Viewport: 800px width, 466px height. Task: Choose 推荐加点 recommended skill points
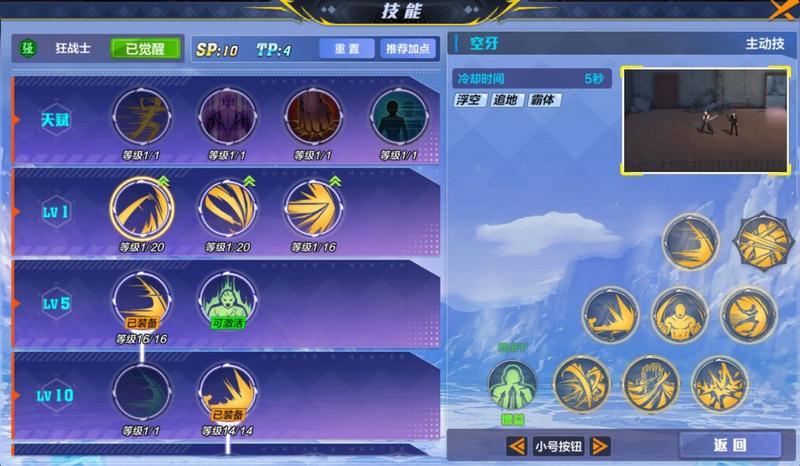[x=407, y=49]
